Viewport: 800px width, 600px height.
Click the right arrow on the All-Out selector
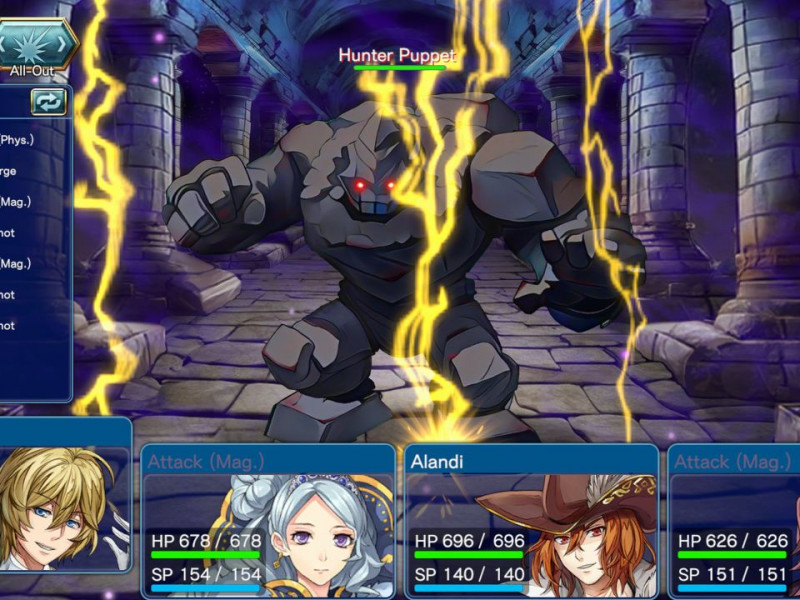(64, 43)
